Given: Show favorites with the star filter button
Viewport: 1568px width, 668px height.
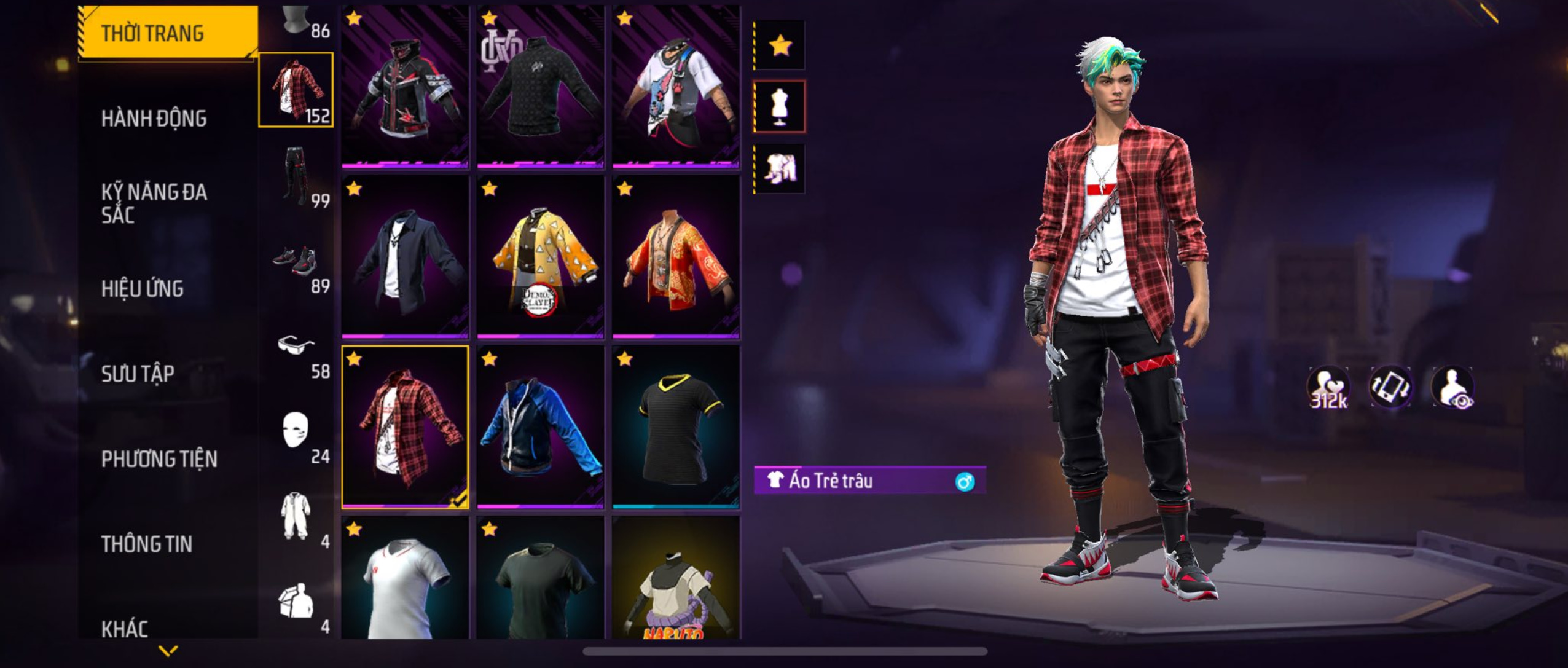Looking at the screenshot, I should click(780, 45).
